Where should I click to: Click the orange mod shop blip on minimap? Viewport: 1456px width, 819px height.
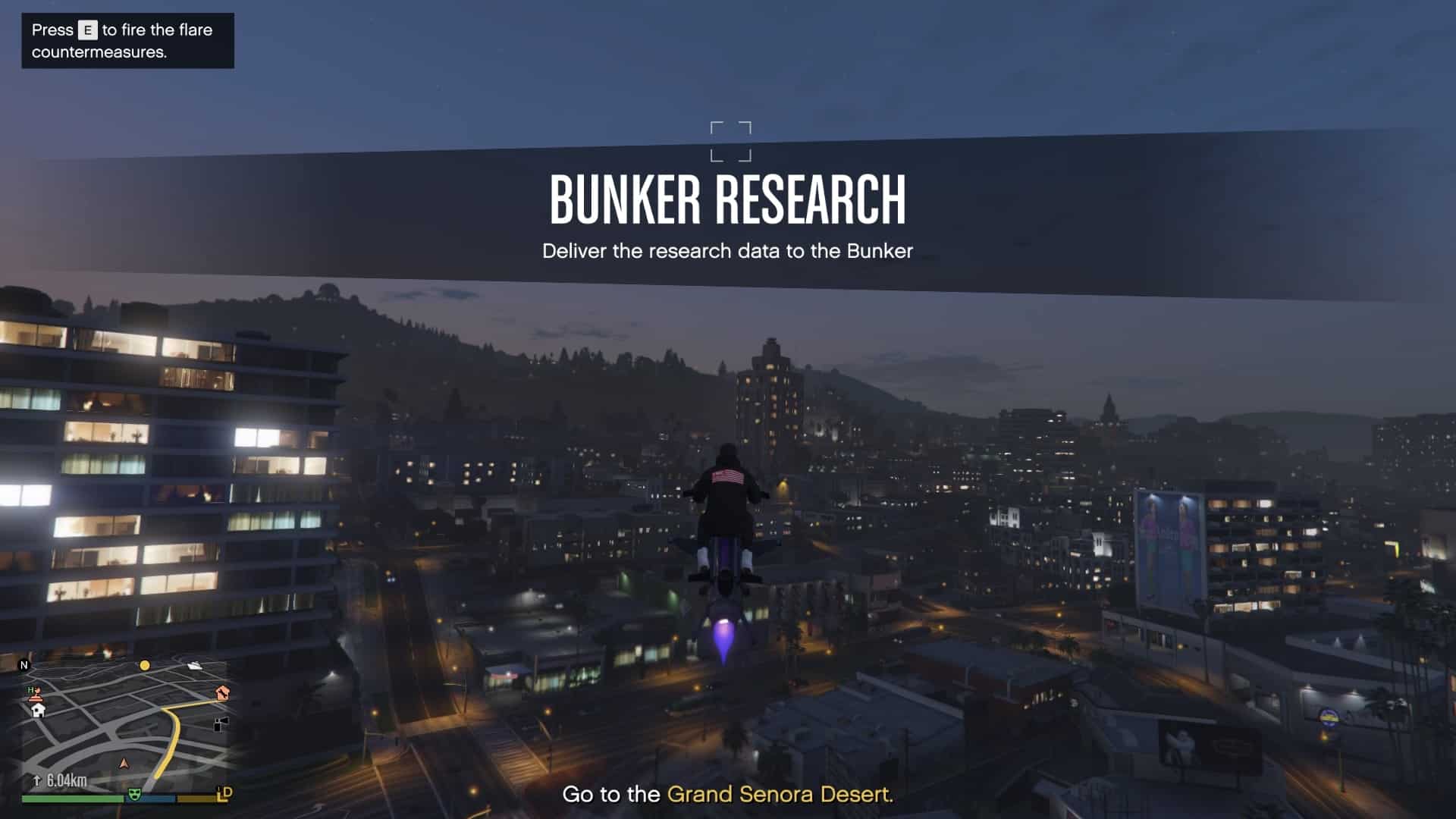pyautogui.click(x=221, y=693)
